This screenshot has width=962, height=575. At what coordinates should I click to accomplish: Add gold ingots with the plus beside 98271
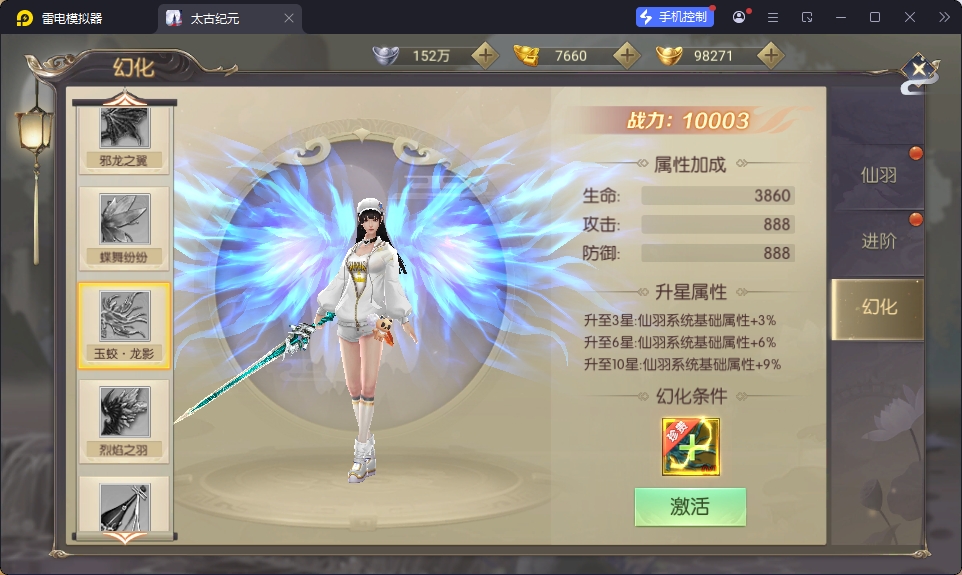pos(769,56)
